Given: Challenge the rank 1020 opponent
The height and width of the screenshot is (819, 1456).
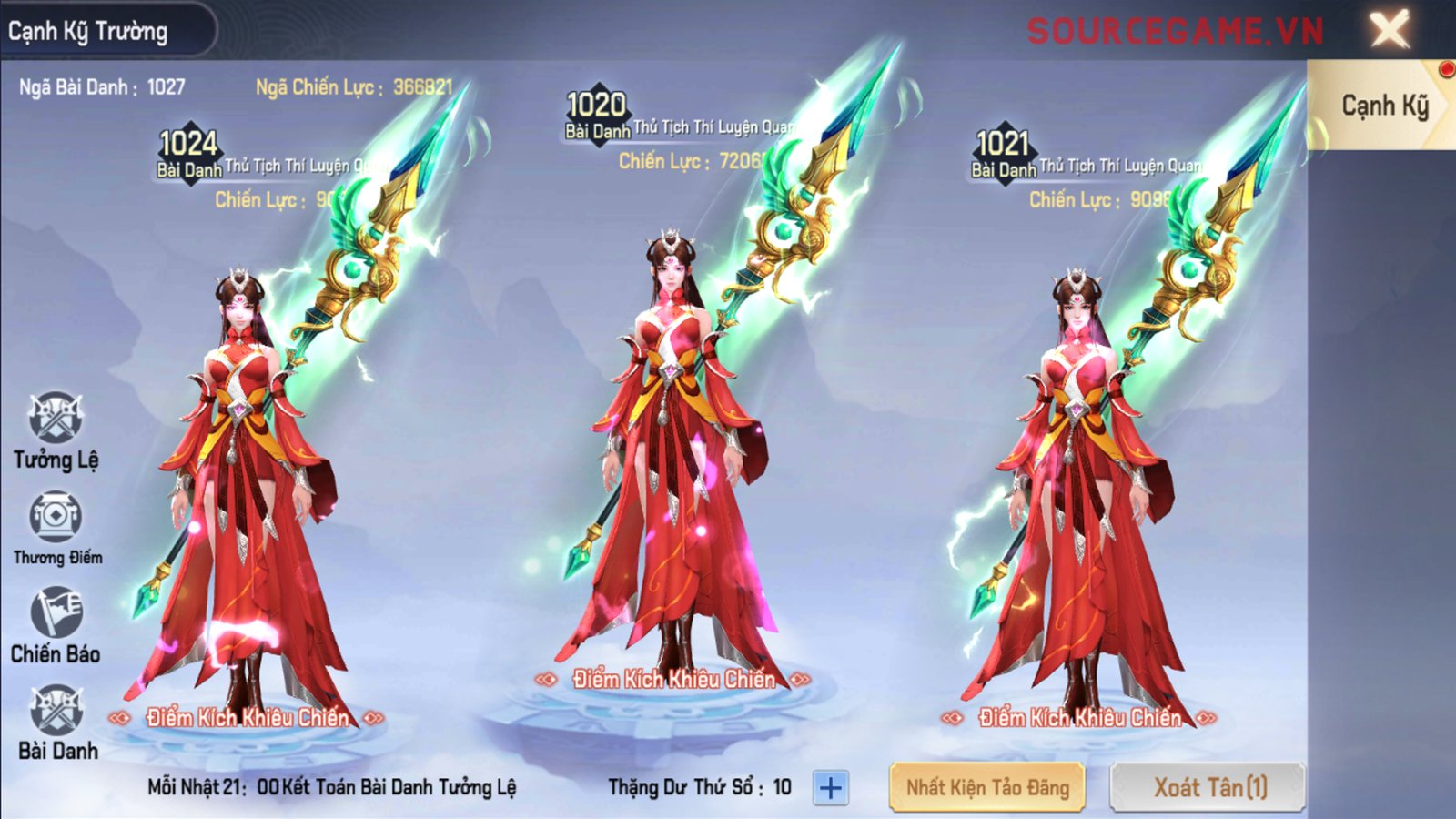Looking at the screenshot, I should click(x=673, y=679).
